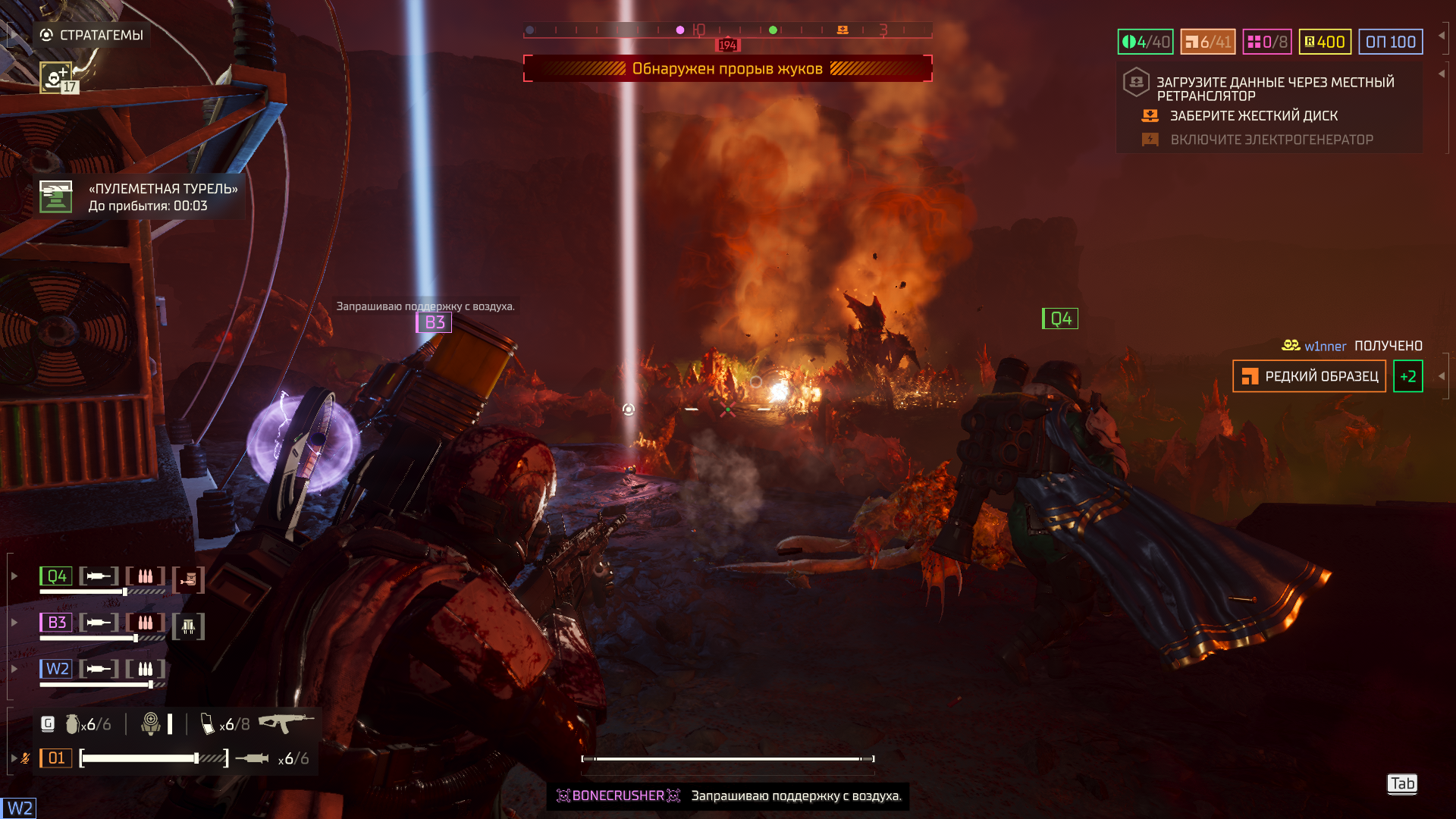This screenshot has width=1456, height=819.
Task: Select squad member Q4 in the list
Action: pos(56,576)
